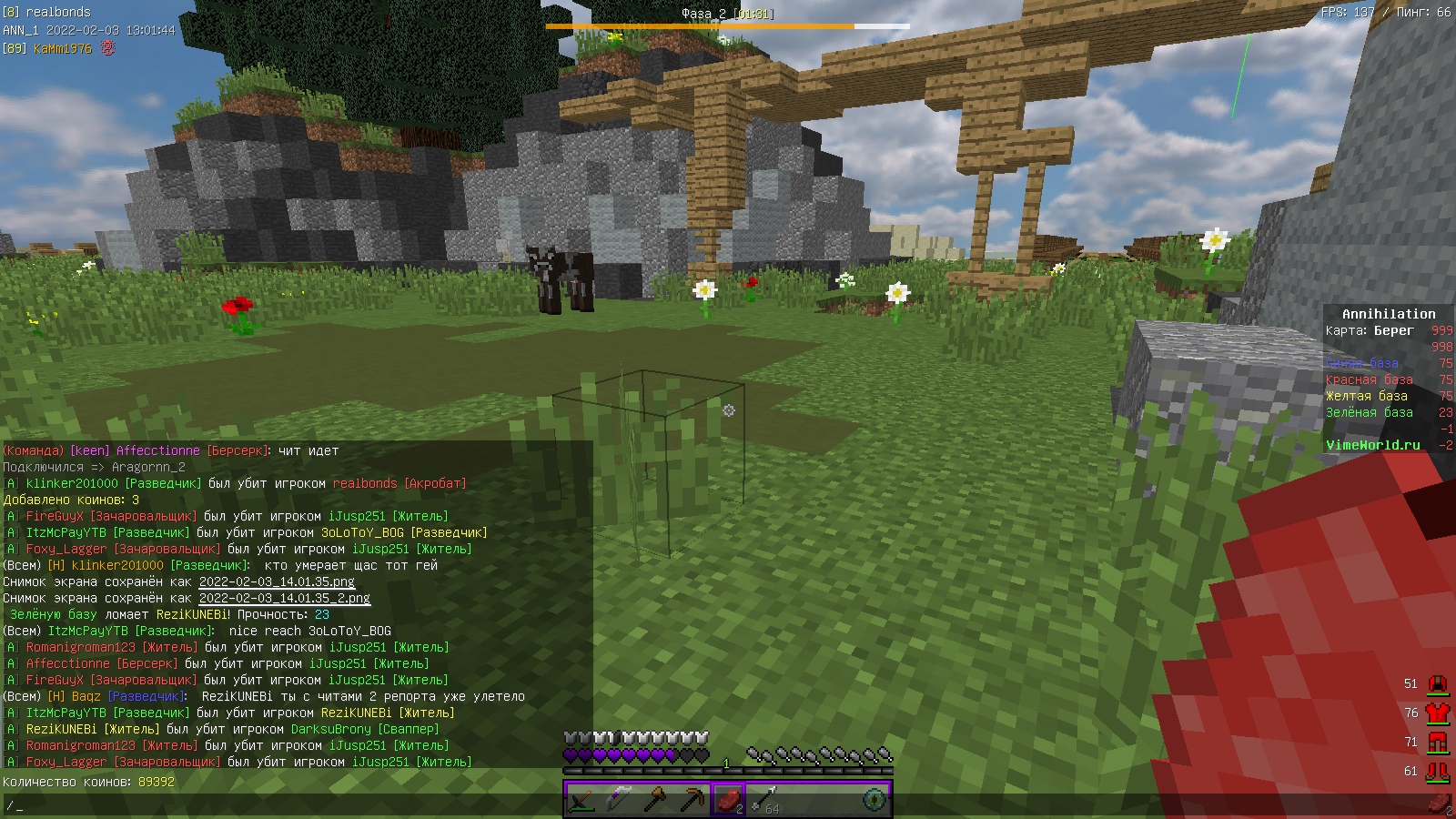This screenshot has width=1456, height=819.
Task: Click the Желтая база scoreboard entry
Action: 1366,396
